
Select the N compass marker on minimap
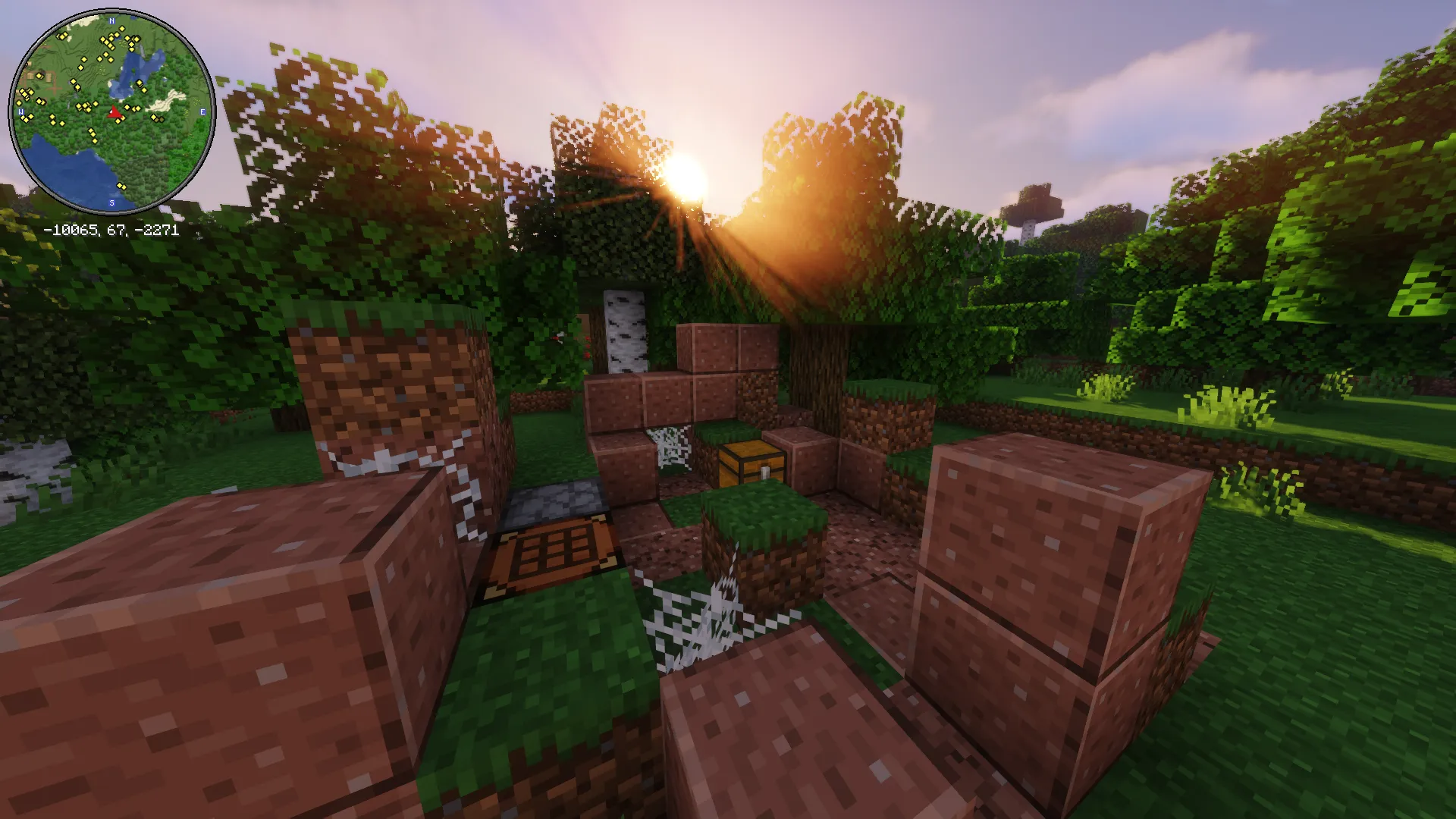[x=111, y=20]
